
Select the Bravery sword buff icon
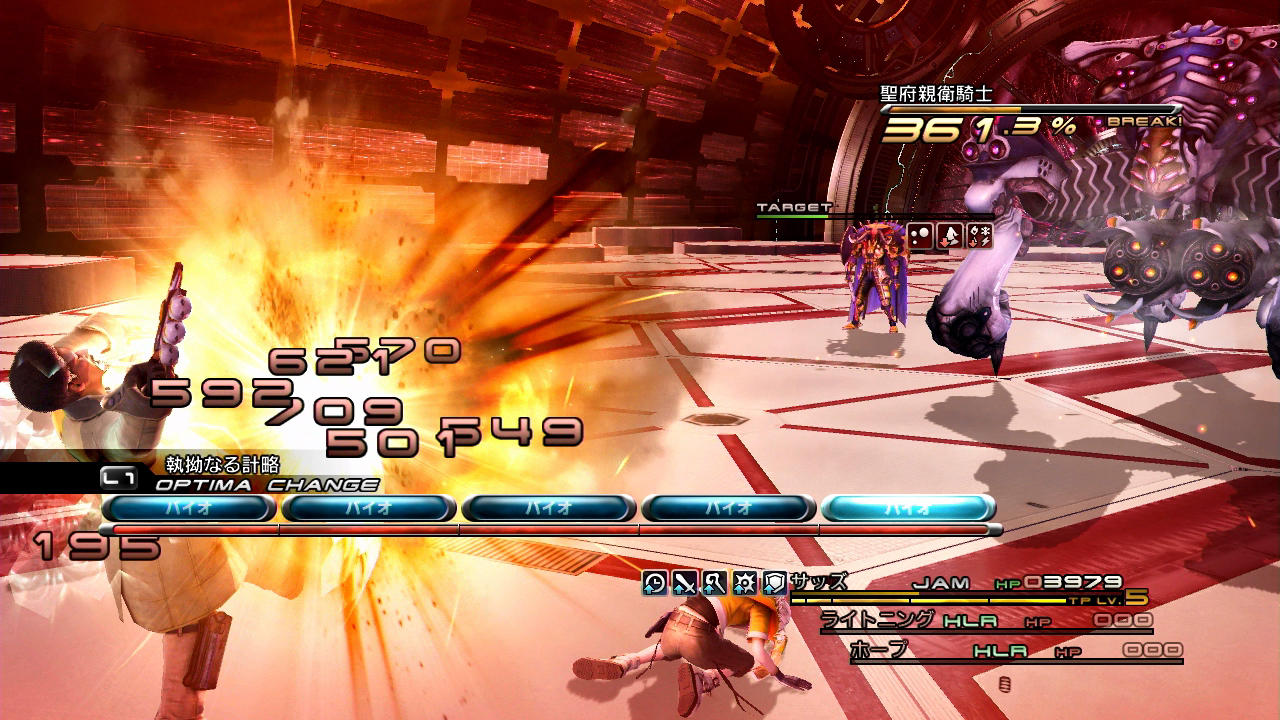point(684,583)
